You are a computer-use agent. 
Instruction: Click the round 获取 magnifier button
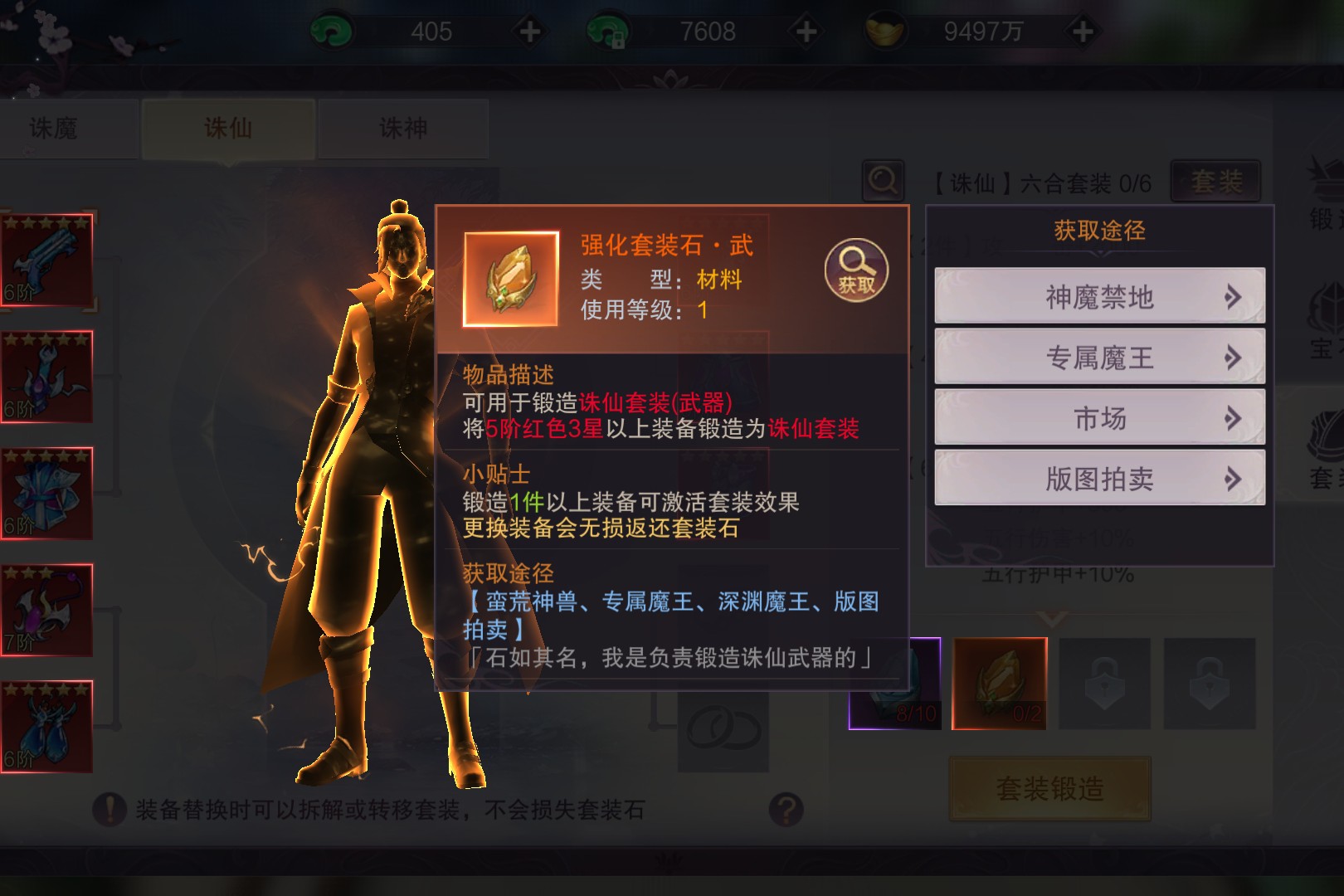[856, 270]
